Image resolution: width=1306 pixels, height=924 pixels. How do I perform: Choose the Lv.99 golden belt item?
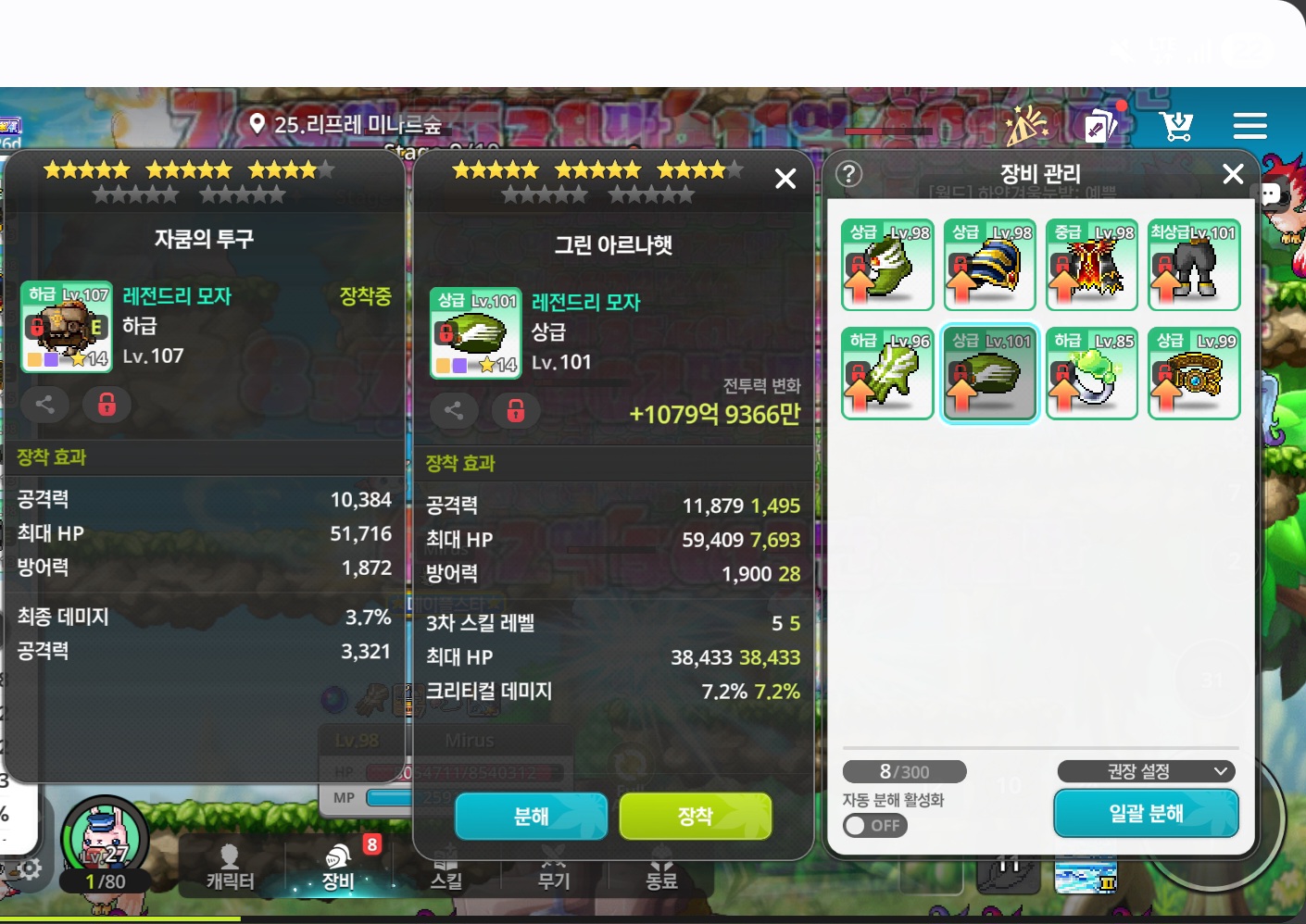(x=1193, y=373)
